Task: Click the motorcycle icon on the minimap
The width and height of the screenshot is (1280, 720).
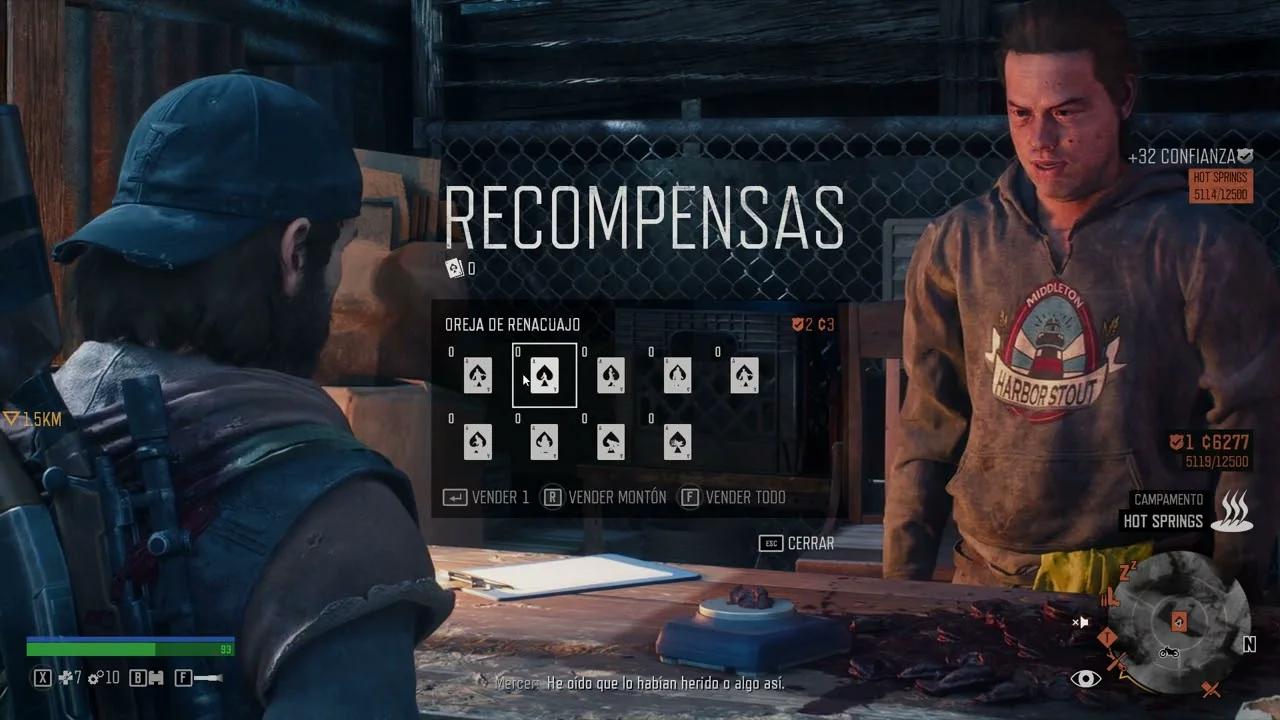Action: tap(1169, 653)
